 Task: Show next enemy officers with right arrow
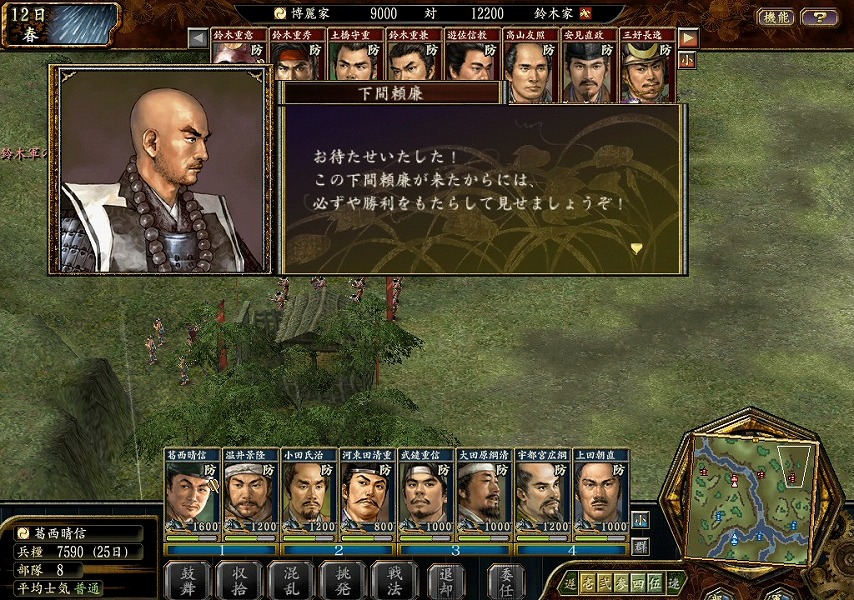click(689, 38)
